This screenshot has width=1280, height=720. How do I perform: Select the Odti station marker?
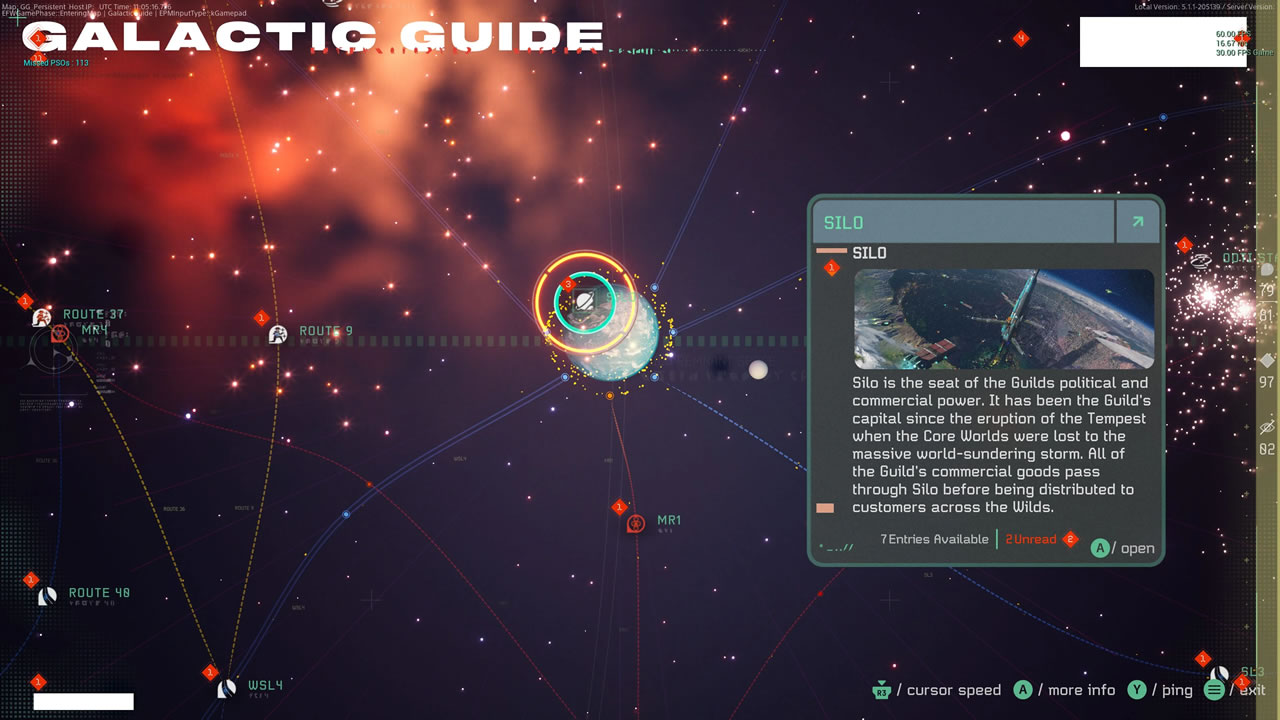pos(1202,261)
